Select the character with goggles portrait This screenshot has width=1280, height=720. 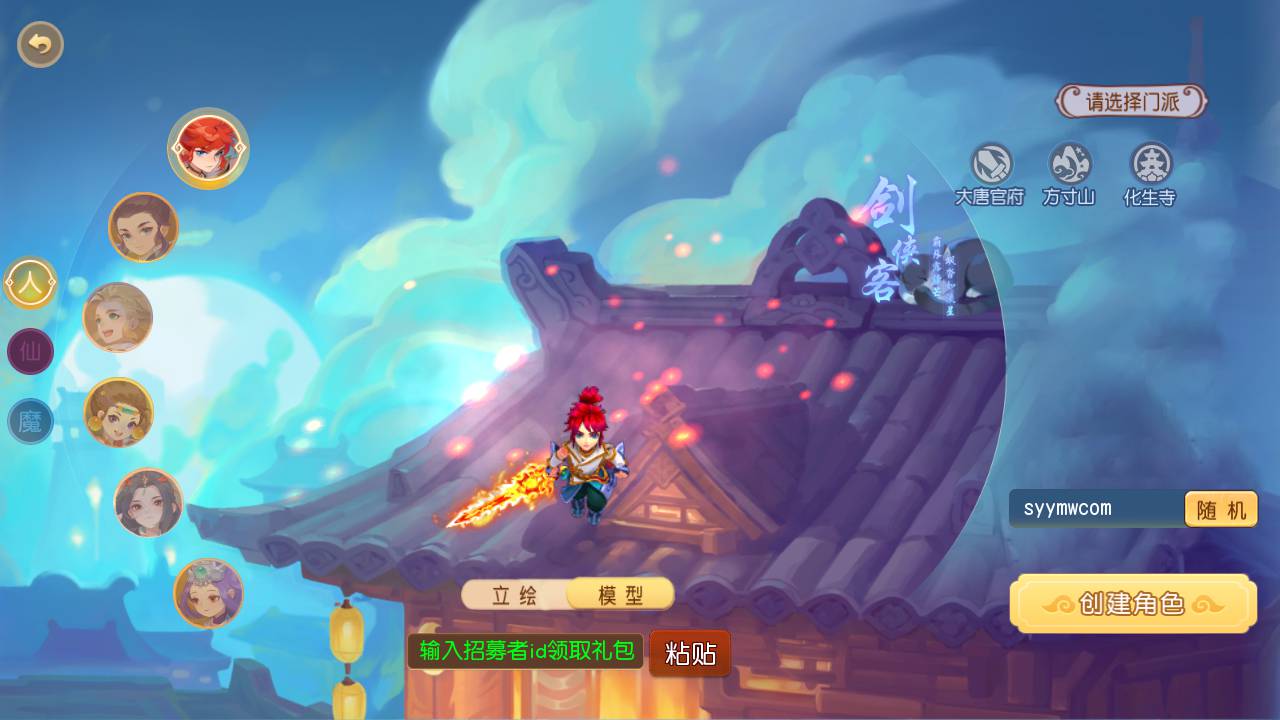(x=118, y=412)
